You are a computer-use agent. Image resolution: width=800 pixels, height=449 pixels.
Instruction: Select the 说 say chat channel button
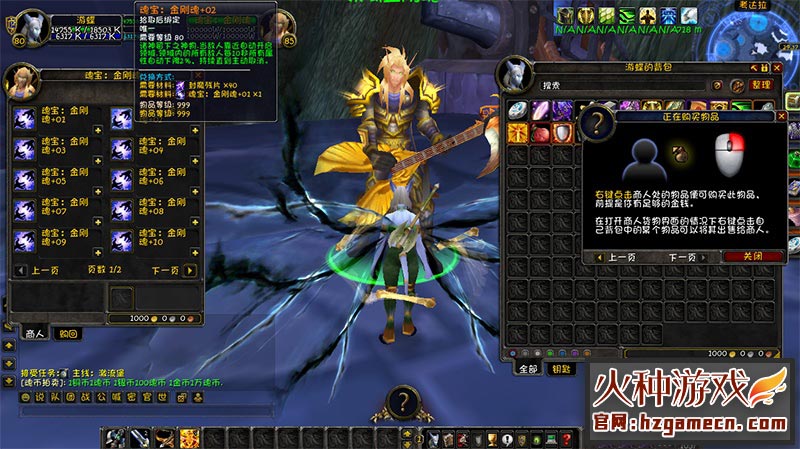pos(40,397)
